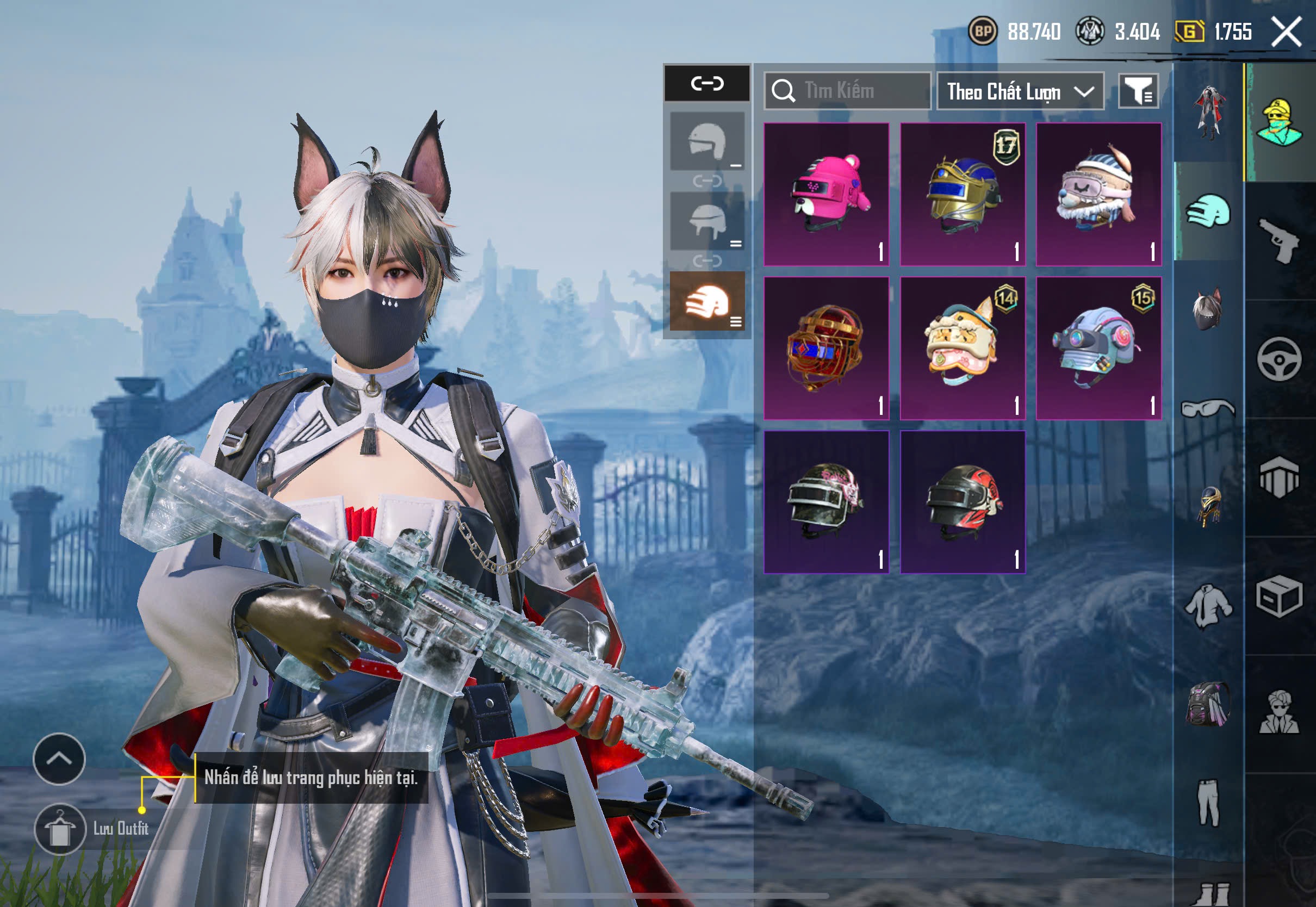Viewport: 1316px width, 907px height.
Task: Save current outfit with Lưu Outfit
Action: pos(60,829)
